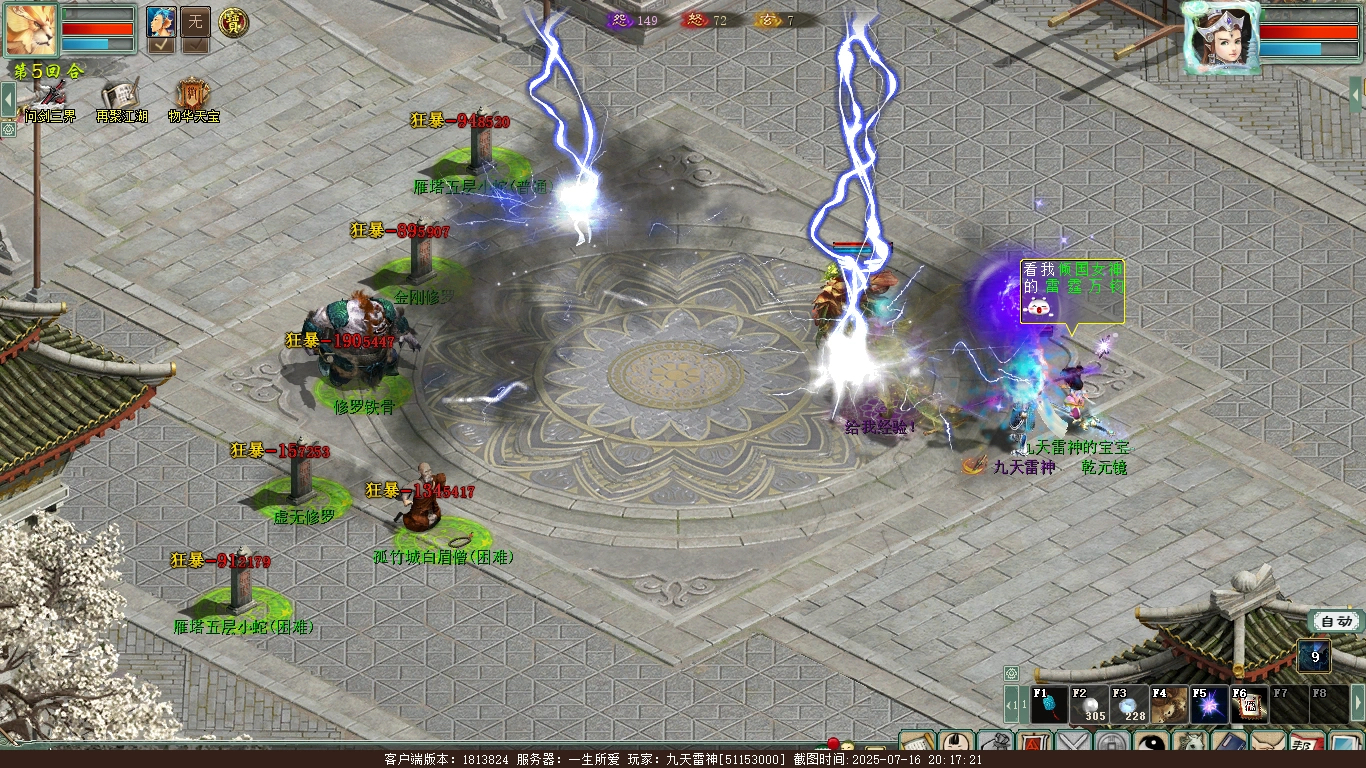Use the F2 white orb slot with 305
The width and height of the screenshot is (1366, 768).
point(1088,705)
